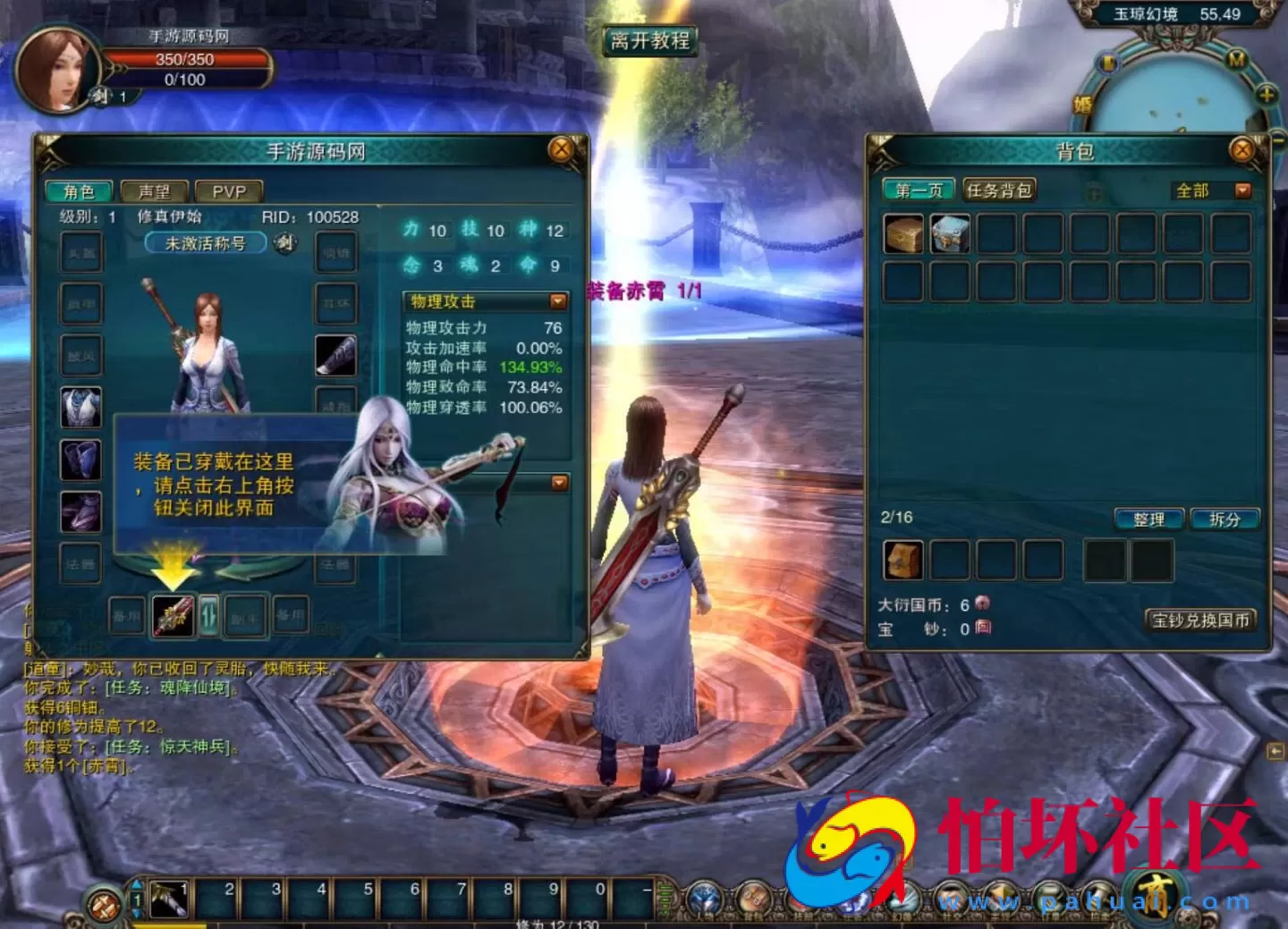1288x929 pixels.
Task: Open the 任务背包 quest bag tab
Action: pos(998,189)
